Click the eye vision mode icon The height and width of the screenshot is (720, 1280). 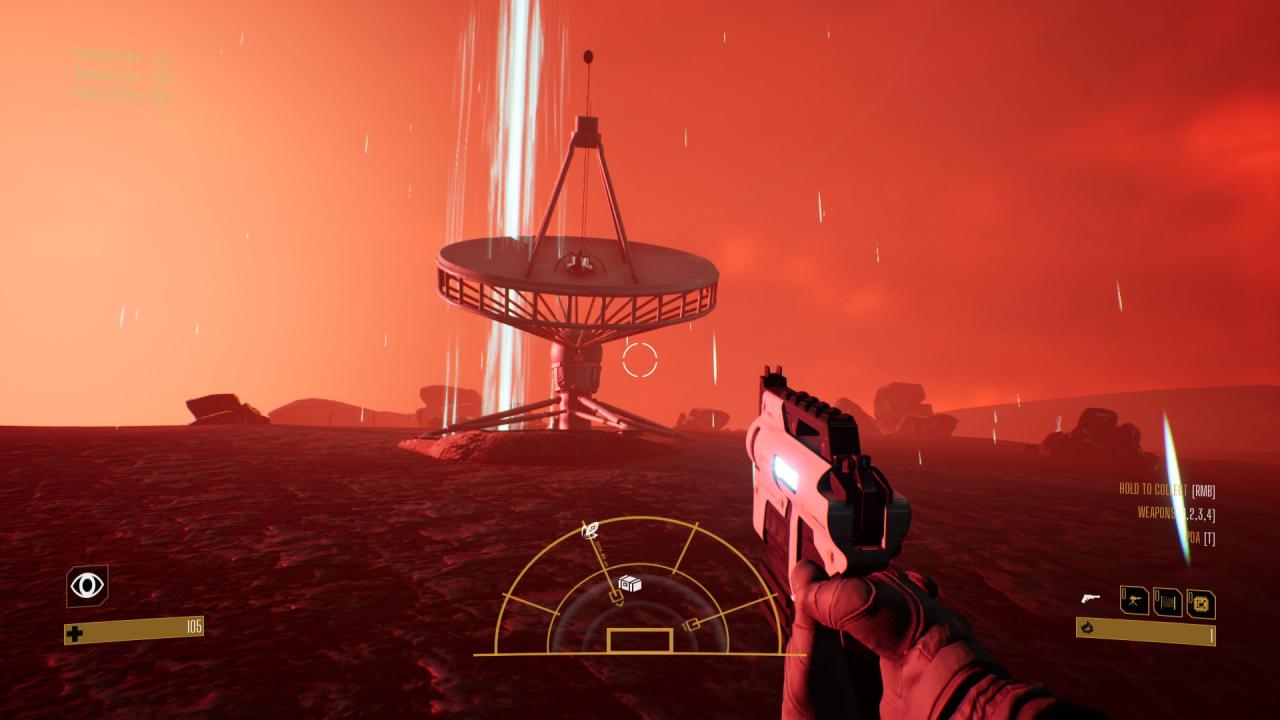point(87,586)
